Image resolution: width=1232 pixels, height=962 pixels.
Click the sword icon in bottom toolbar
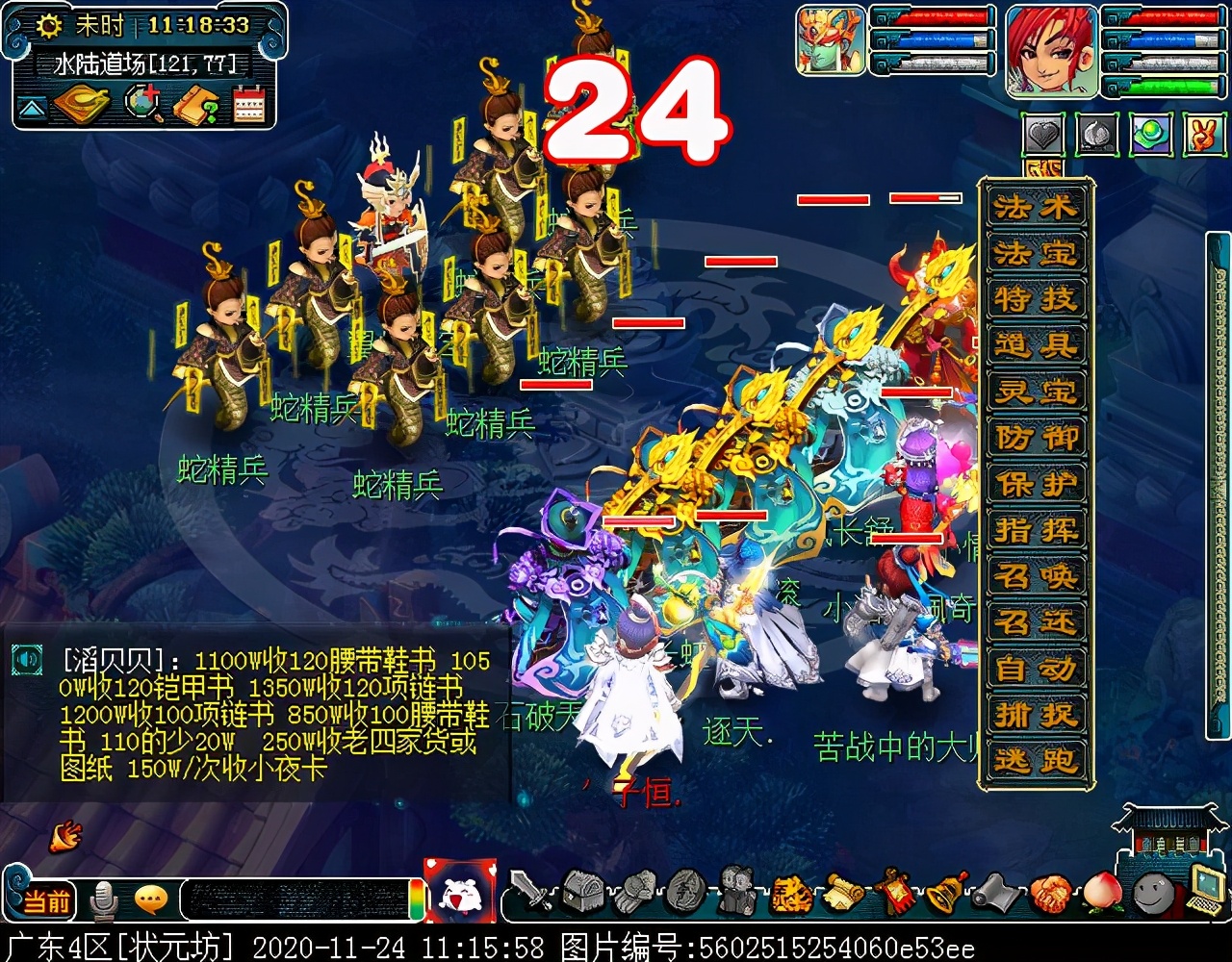tap(530, 892)
